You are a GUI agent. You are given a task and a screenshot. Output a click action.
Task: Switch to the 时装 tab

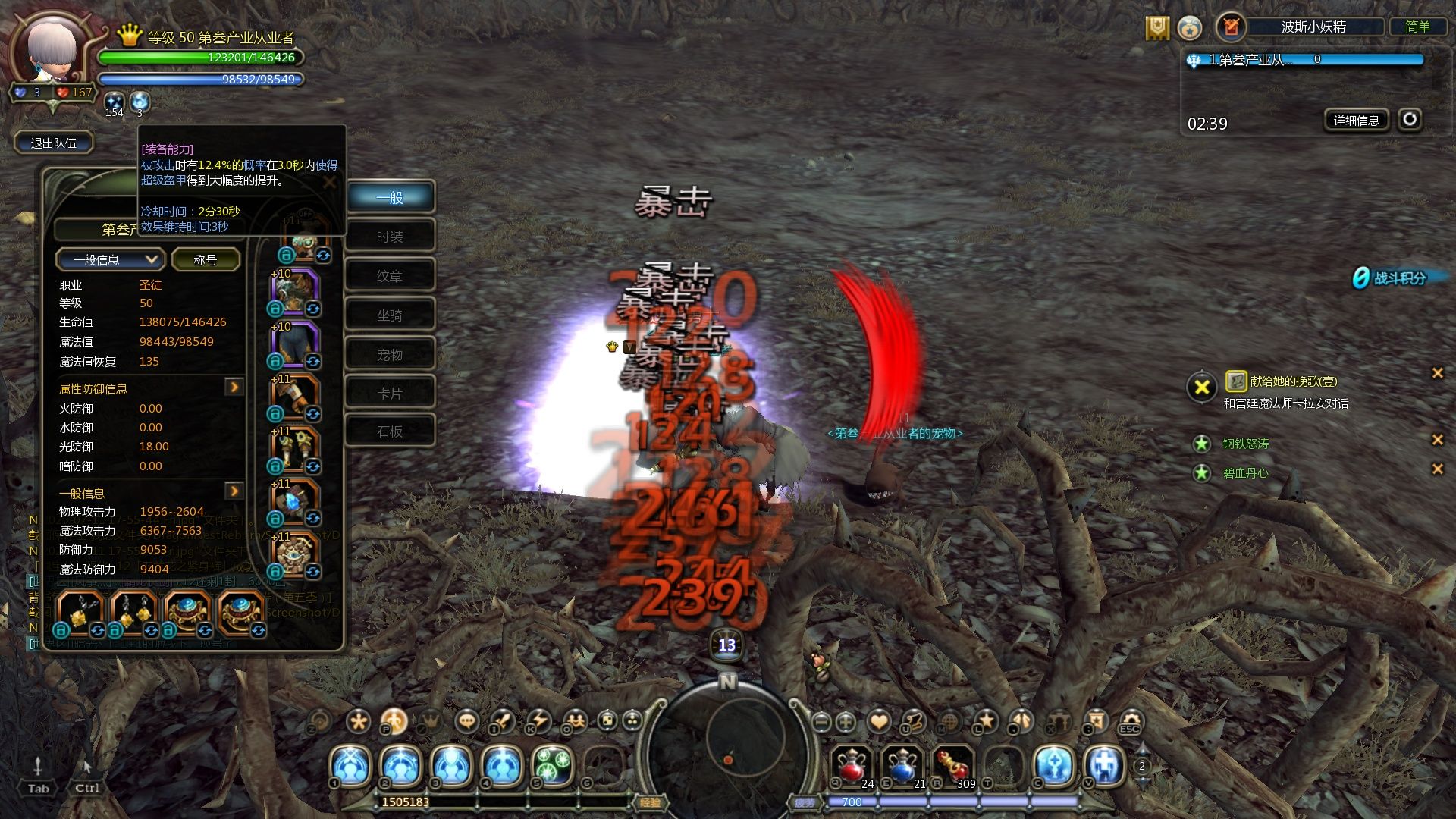tap(390, 237)
